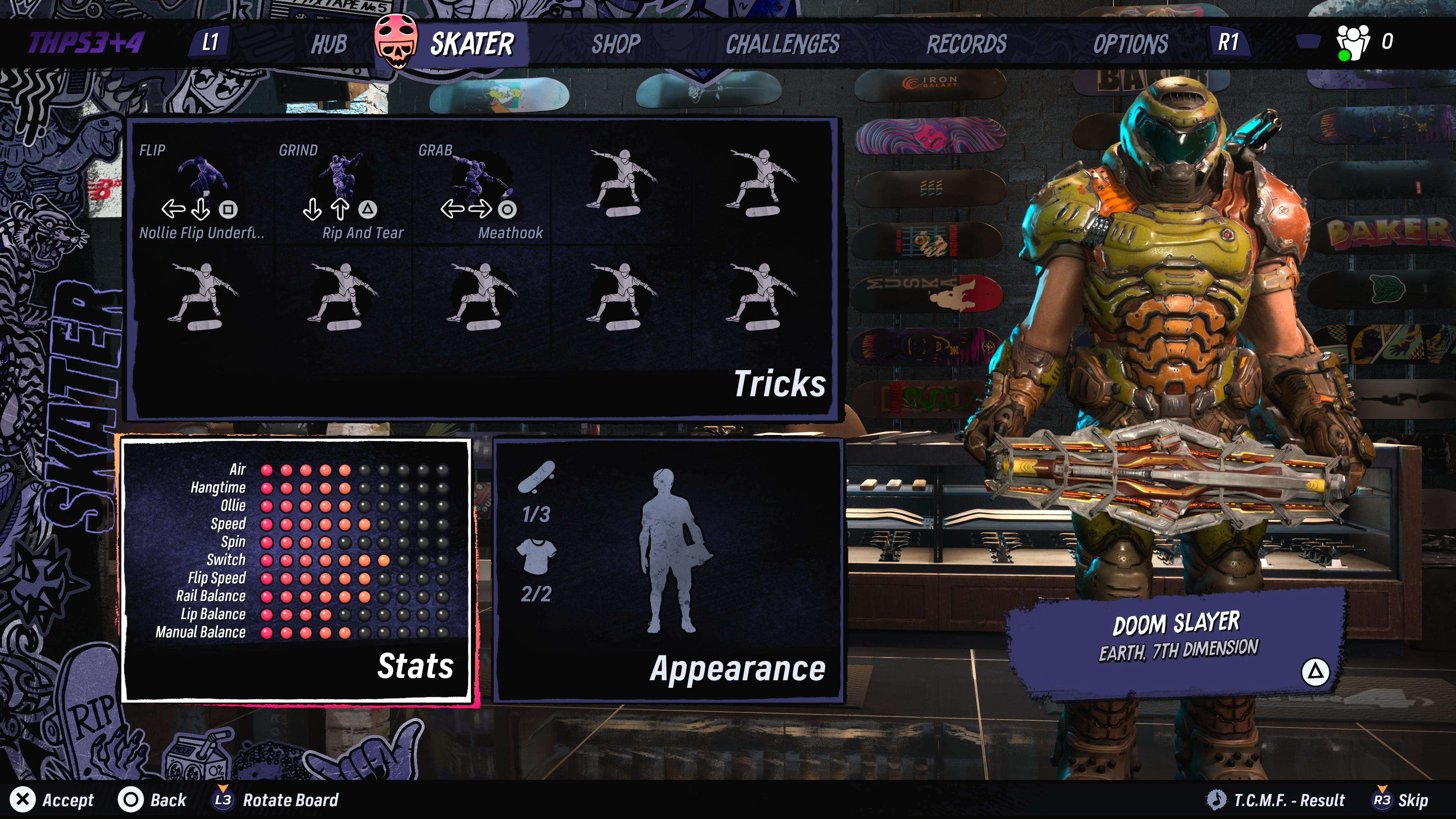The height and width of the screenshot is (819, 1456).
Task: Select the Nollie Flip Underflip trick slot
Action: point(202,192)
